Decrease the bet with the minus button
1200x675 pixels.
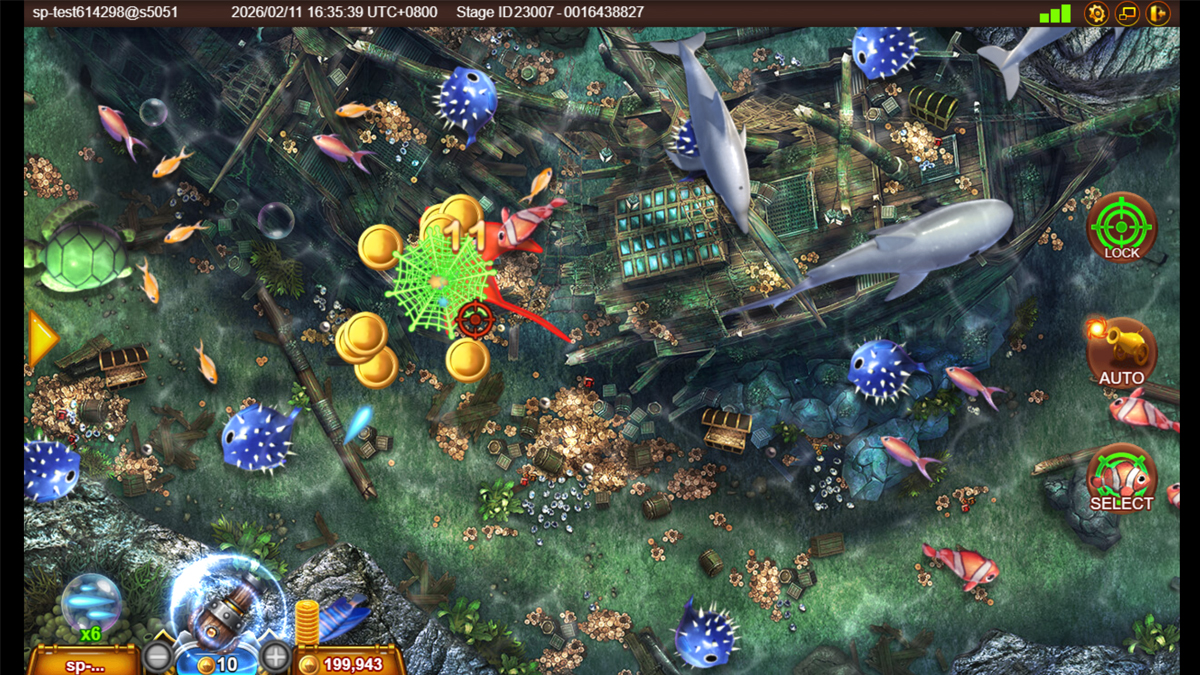tap(157, 658)
